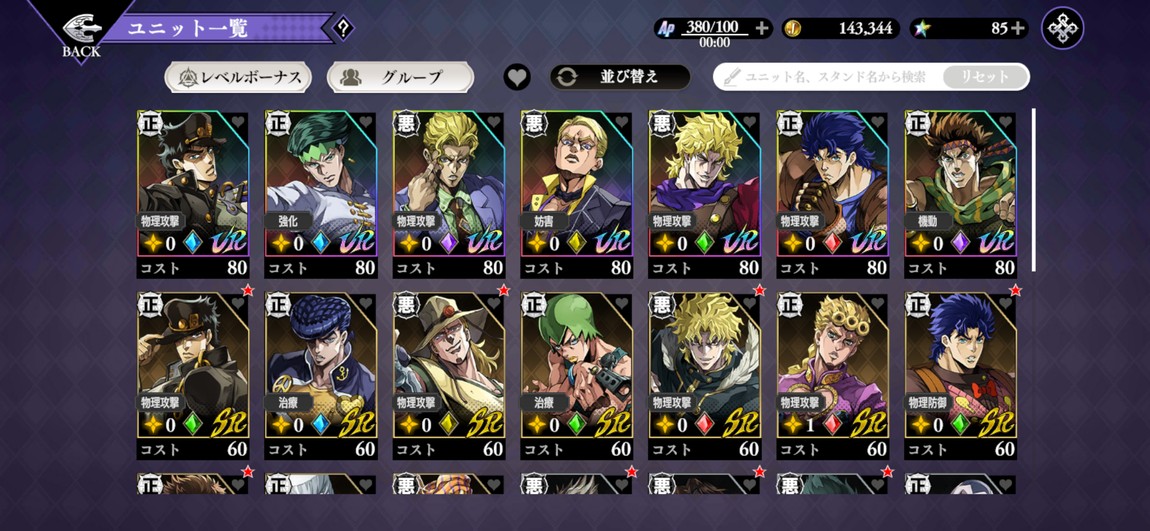Image resolution: width=1150 pixels, height=531 pixels.
Task: Add AP with the plus button
Action: click(x=762, y=29)
